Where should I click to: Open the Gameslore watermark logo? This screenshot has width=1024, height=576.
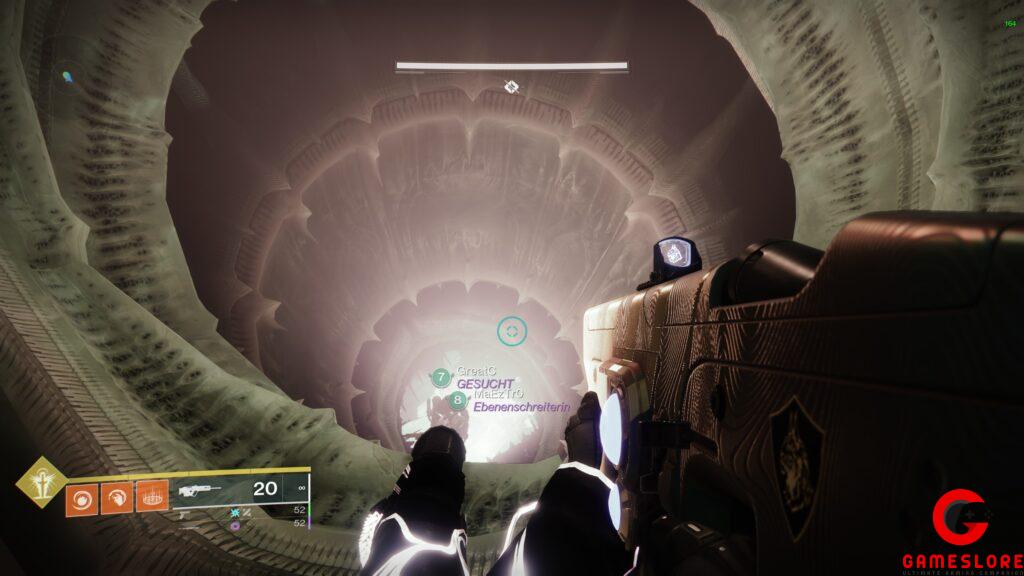pos(960,530)
